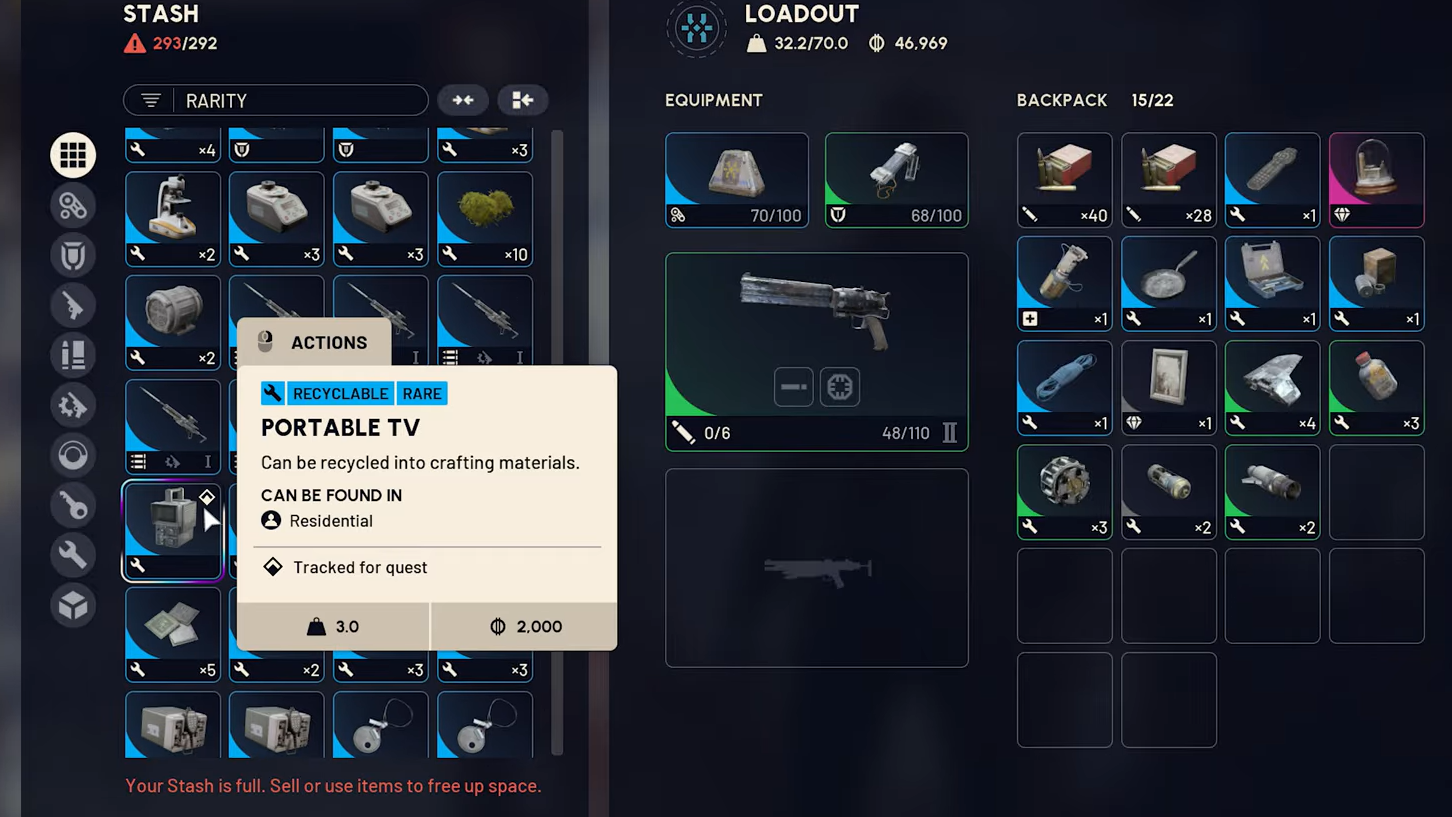Select the ammo box with 40 rounds
The image size is (1452, 817).
(1064, 179)
